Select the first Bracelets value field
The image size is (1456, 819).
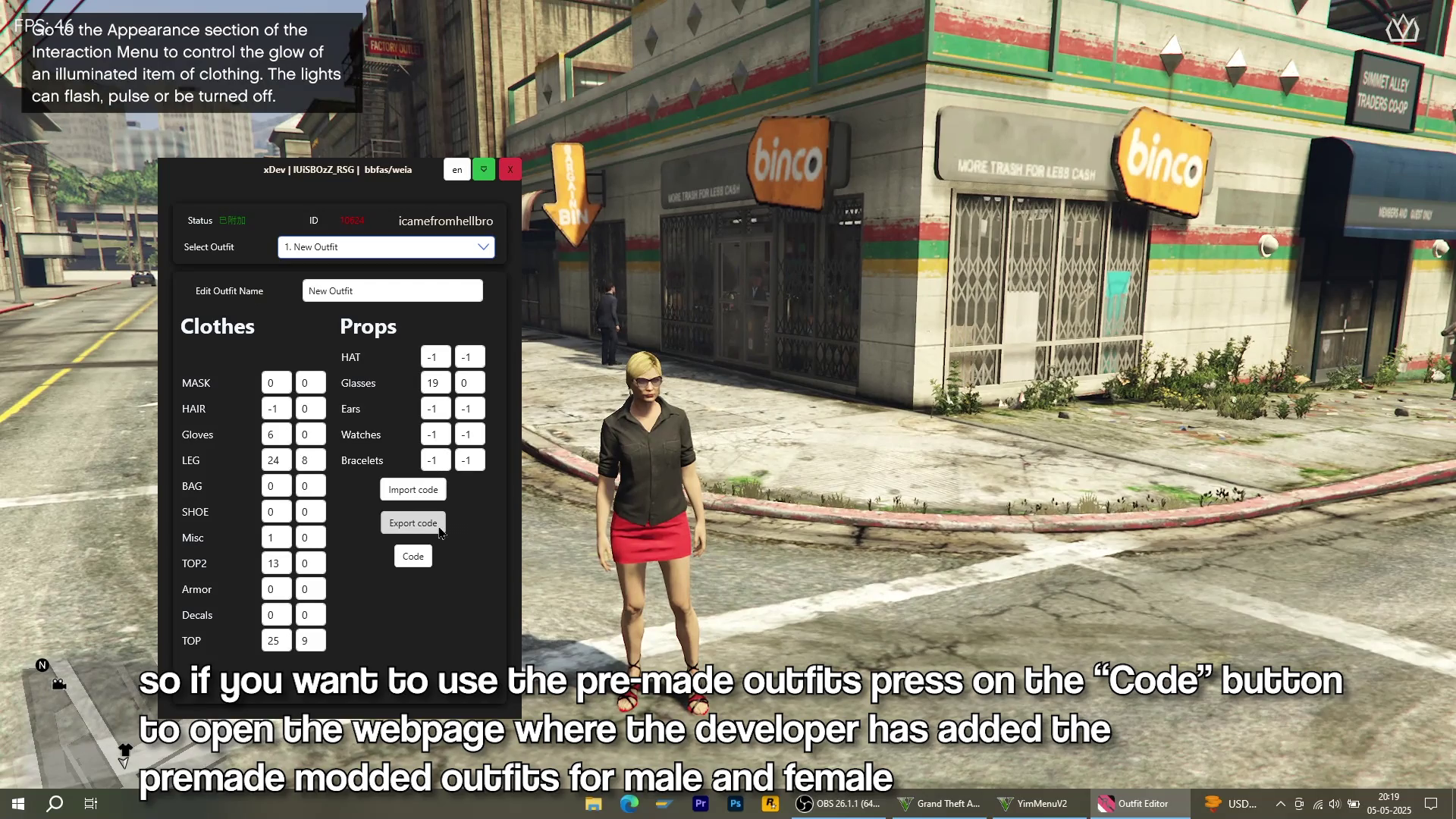click(435, 460)
